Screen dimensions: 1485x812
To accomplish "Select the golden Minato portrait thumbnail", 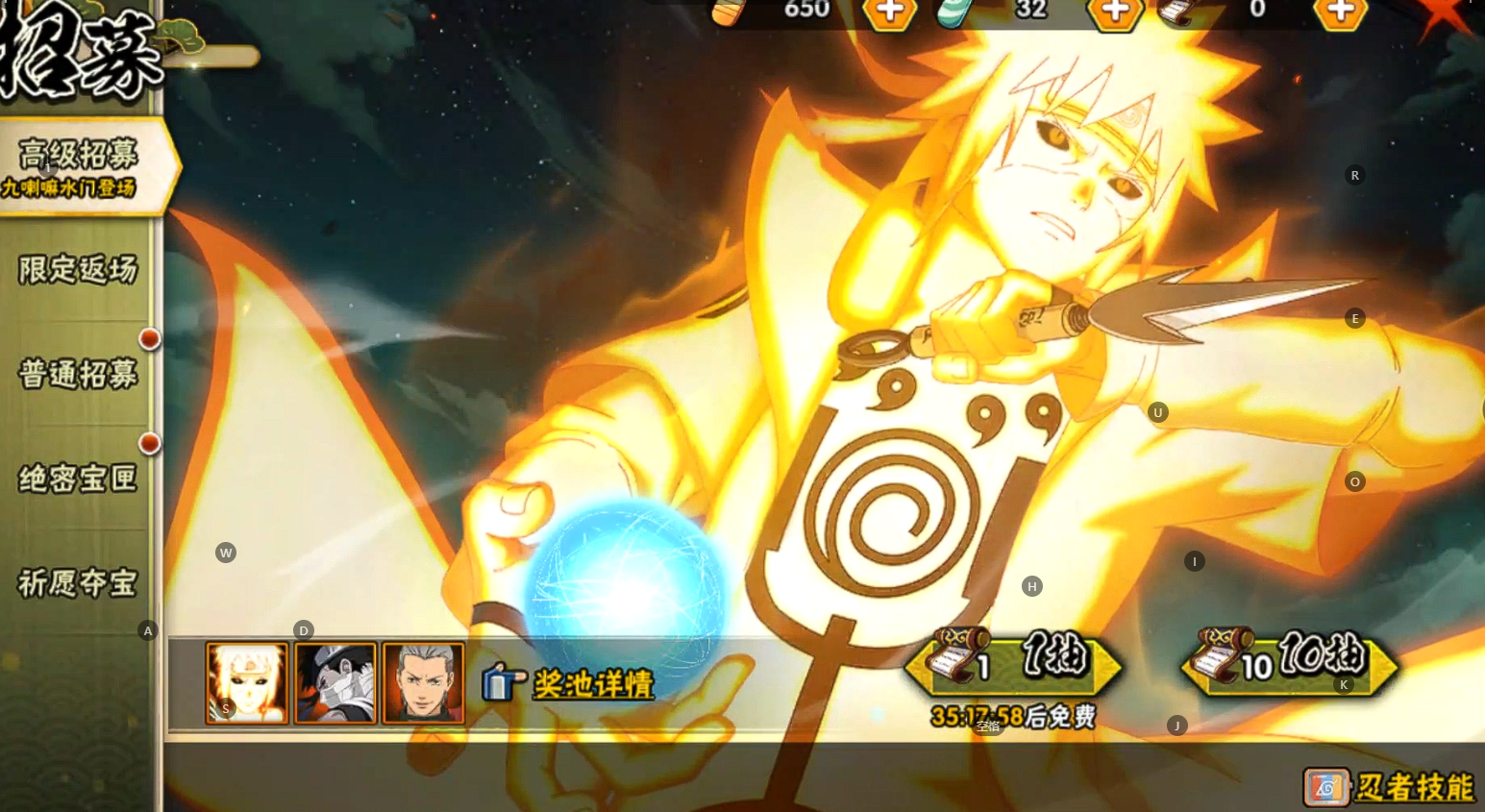I will pos(247,683).
